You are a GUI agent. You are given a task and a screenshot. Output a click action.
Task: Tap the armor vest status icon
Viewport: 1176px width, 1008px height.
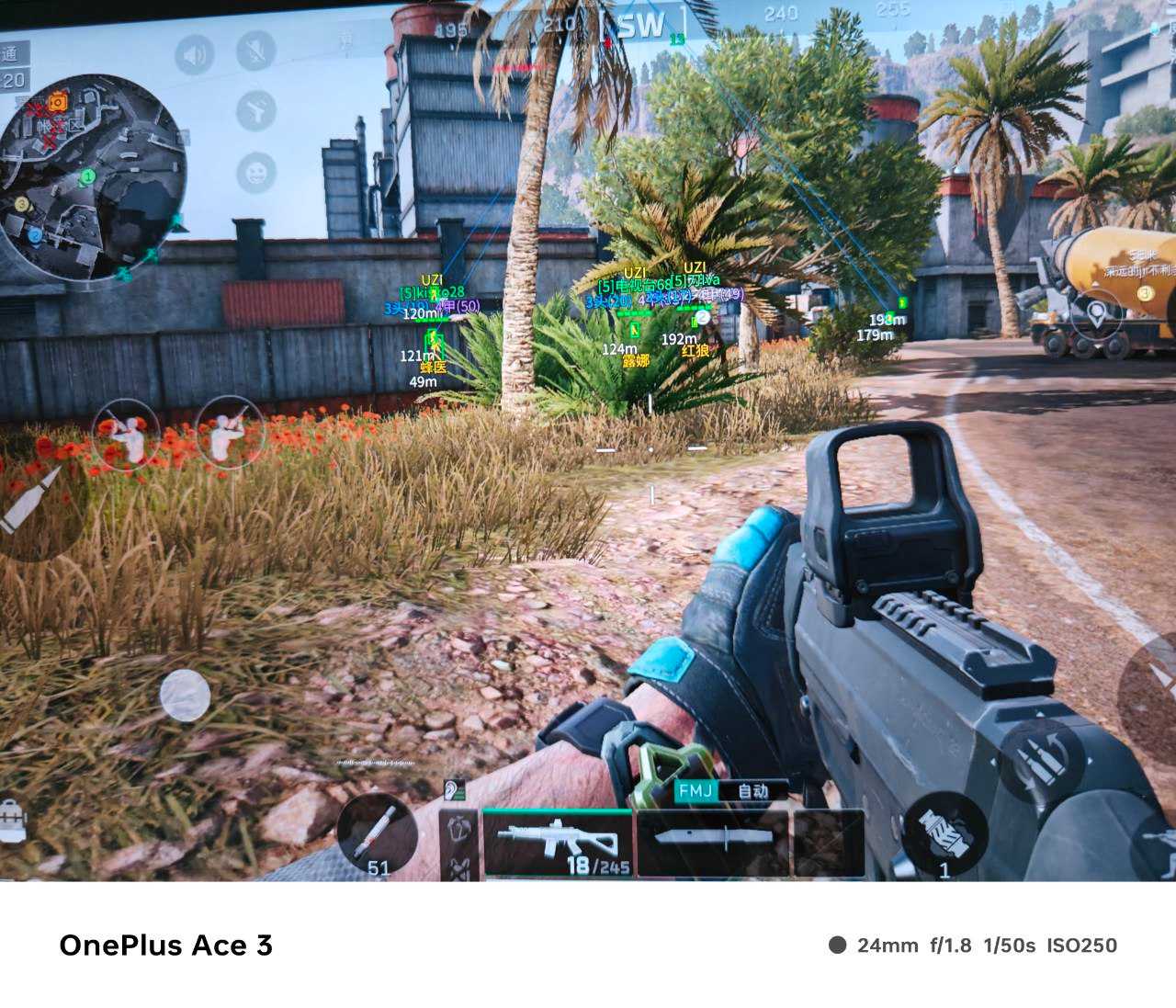(458, 826)
